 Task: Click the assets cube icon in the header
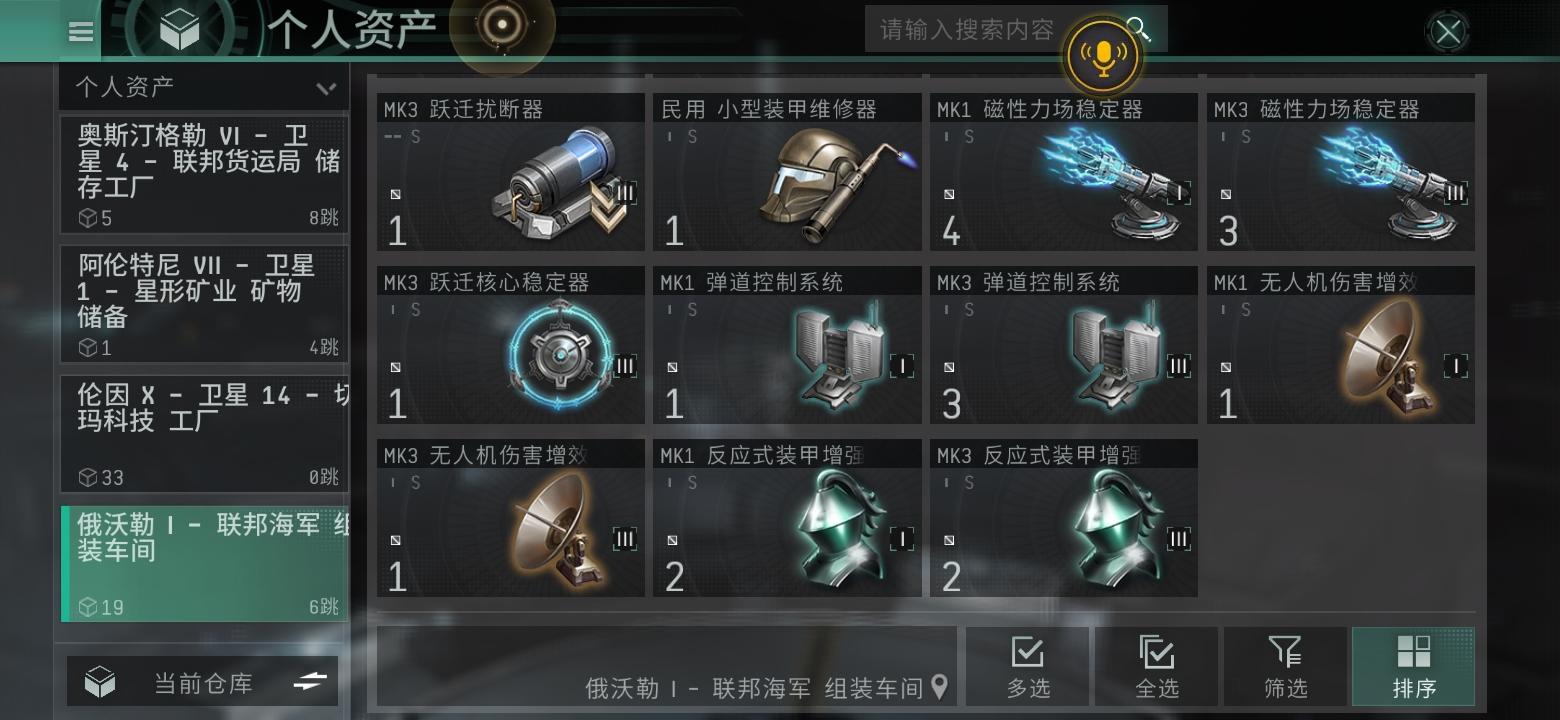pos(180,28)
